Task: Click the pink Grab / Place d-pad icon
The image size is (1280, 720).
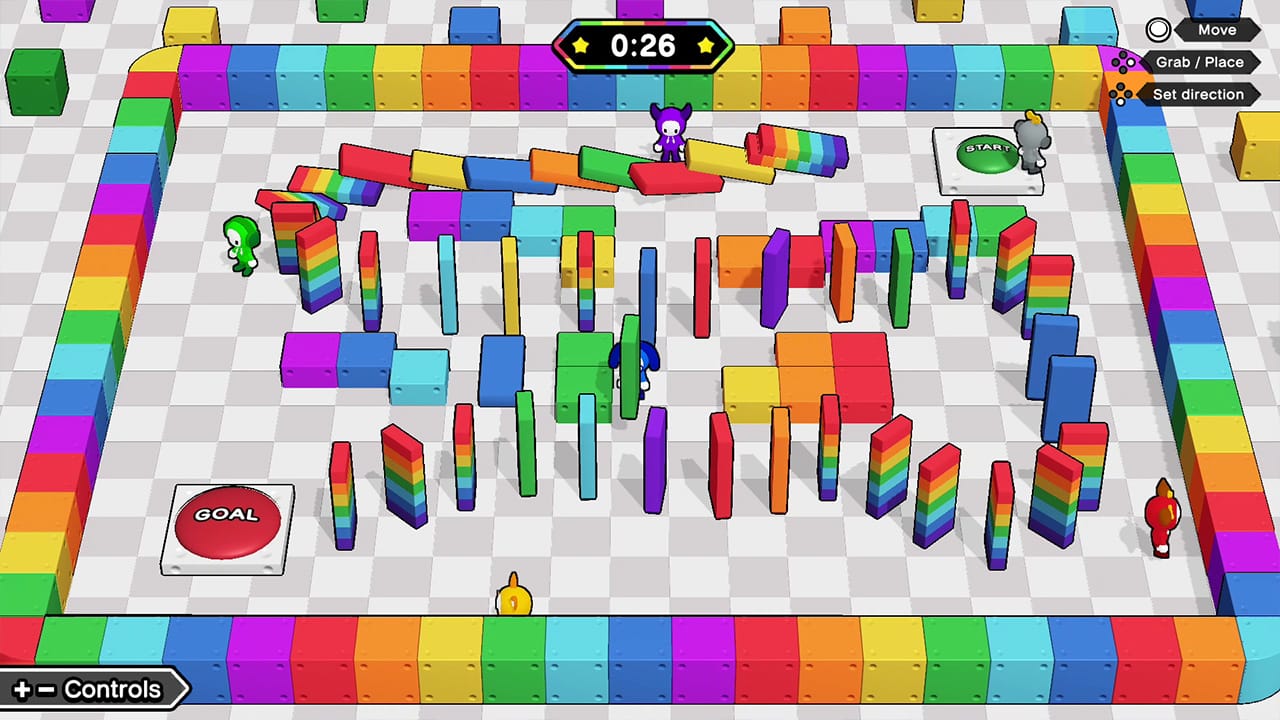Action: (1123, 62)
